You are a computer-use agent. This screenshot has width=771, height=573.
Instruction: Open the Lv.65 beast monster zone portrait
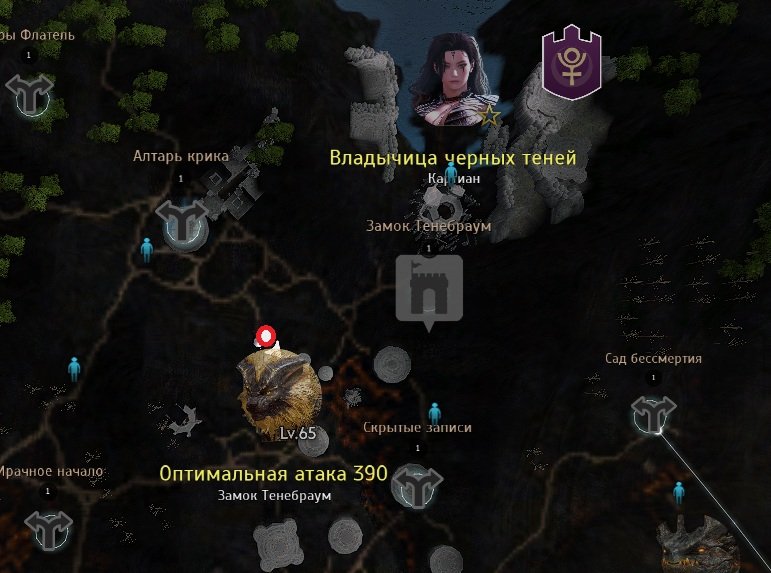pos(279,390)
